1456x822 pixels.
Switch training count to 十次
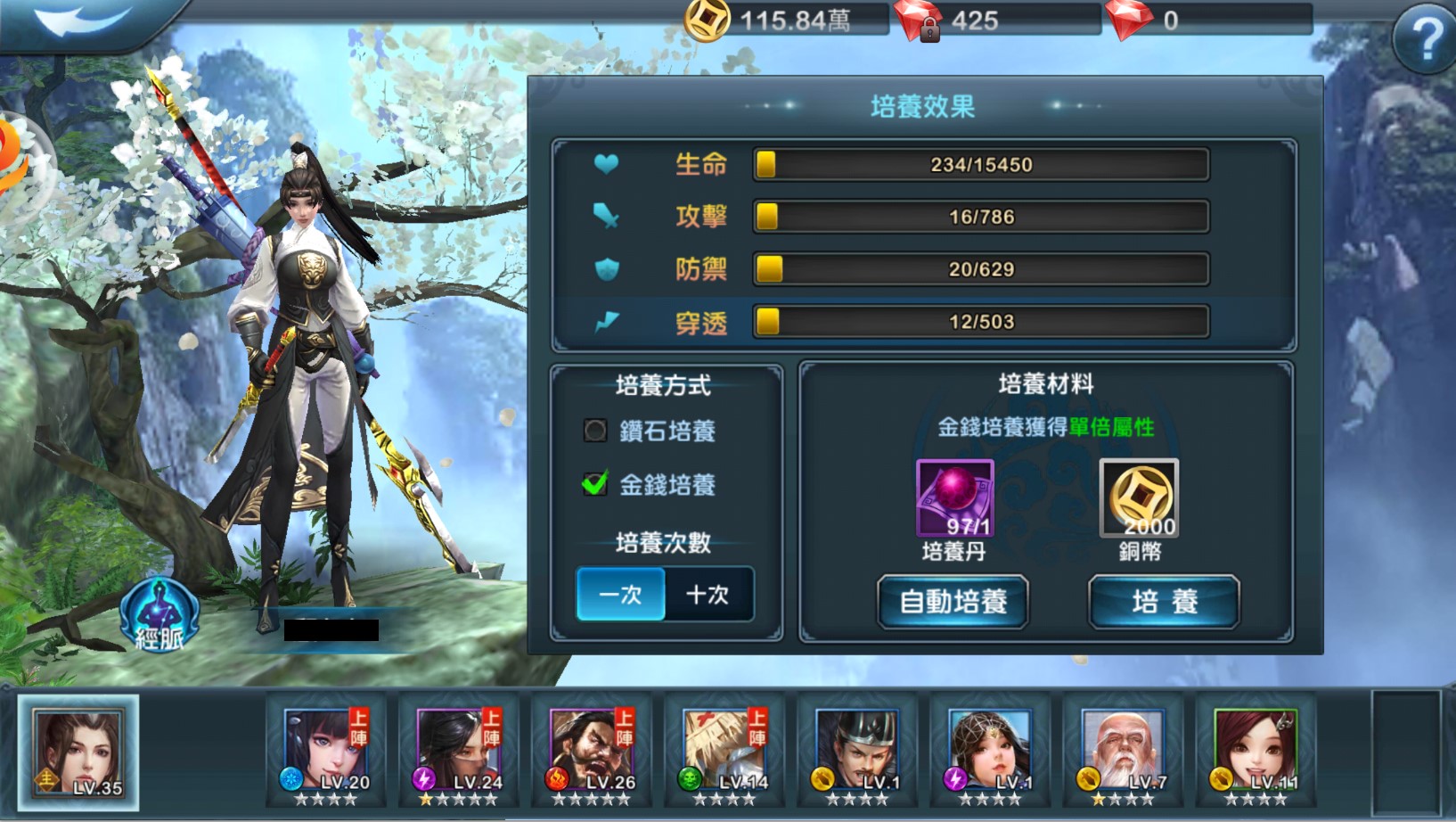tap(708, 595)
